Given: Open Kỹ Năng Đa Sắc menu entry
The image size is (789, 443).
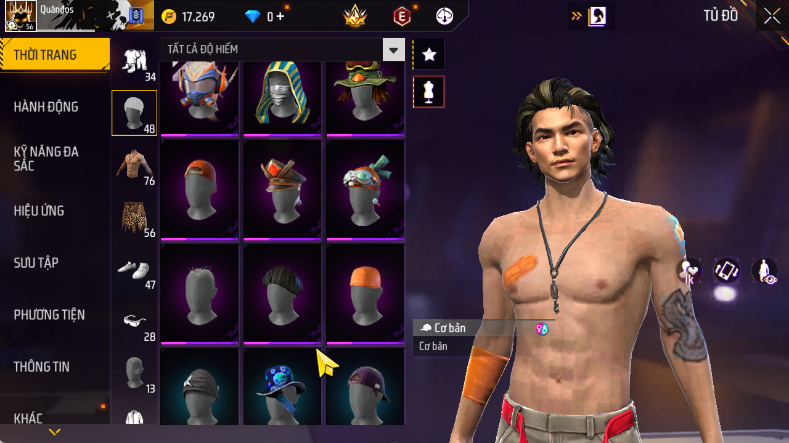Looking at the screenshot, I should click(46, 158).
